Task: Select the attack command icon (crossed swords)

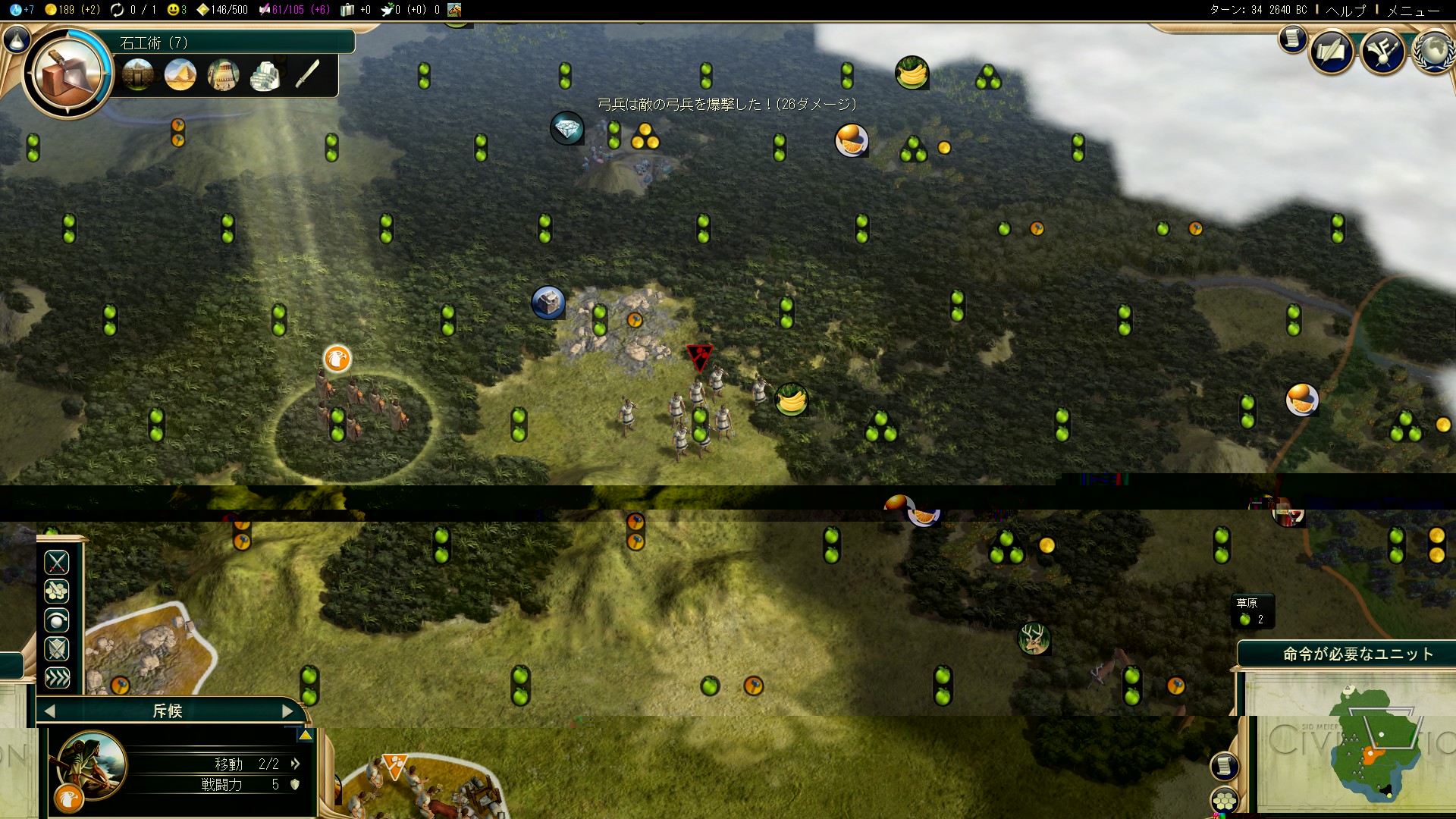Action: click(57, 563)
